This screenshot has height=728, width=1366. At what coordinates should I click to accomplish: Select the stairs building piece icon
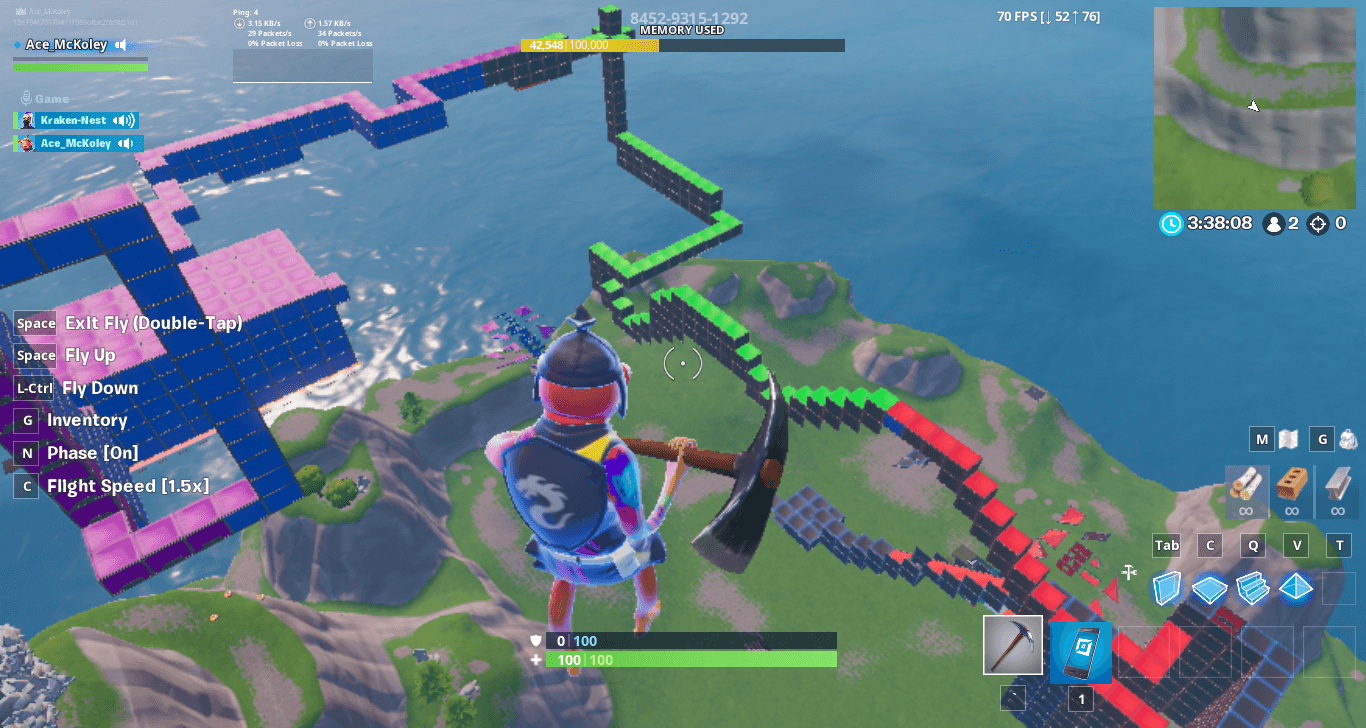coord(1254,590)
